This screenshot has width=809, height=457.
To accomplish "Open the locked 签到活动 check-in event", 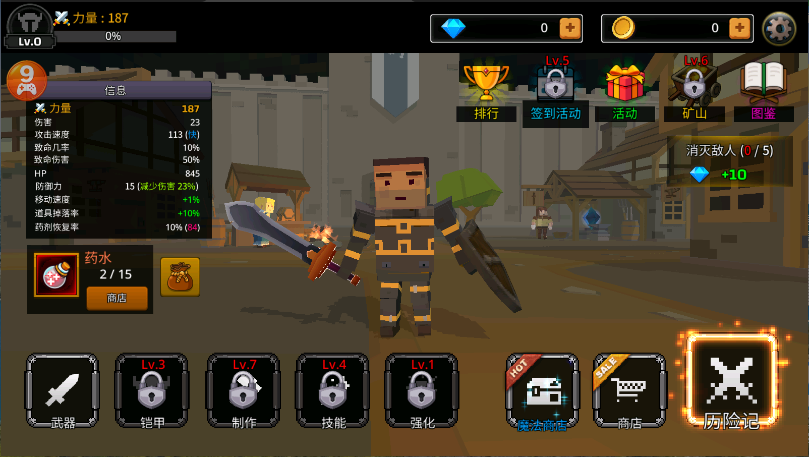I will pos(555,92).
